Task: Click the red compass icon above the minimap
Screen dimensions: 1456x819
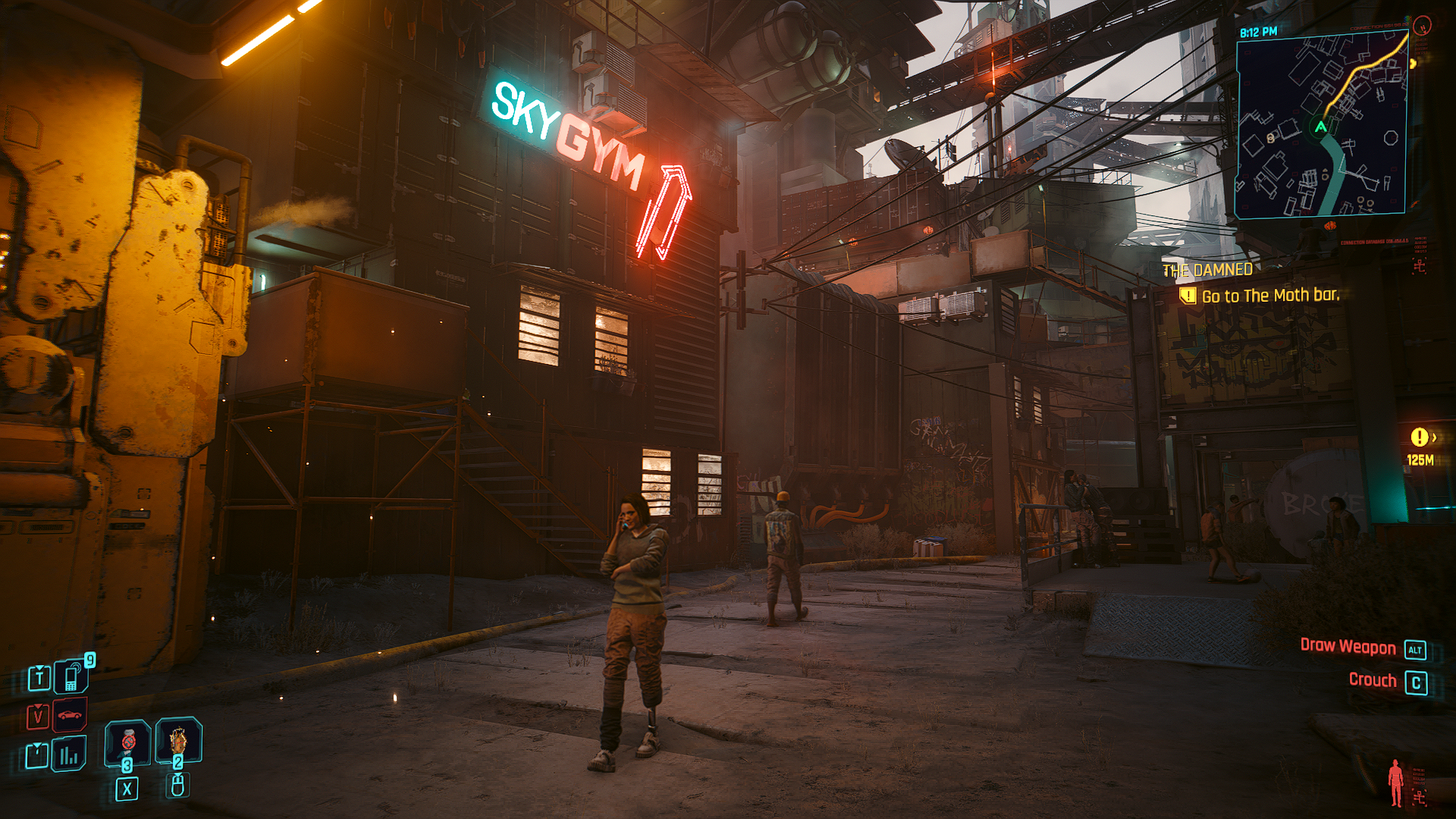Action: pyautogui.click(x=1423, y=27)
